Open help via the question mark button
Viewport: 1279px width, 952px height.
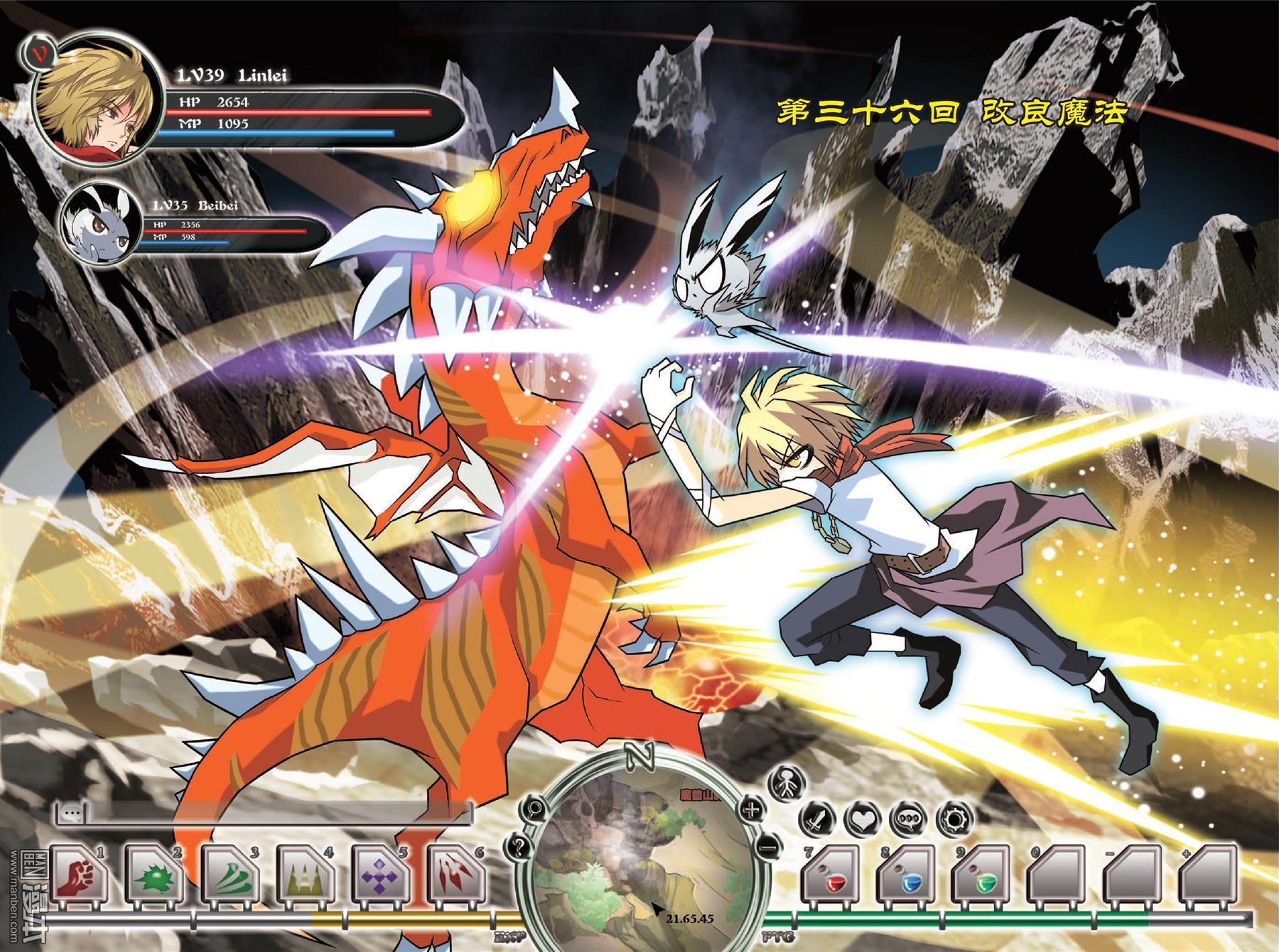pos(517,847)
